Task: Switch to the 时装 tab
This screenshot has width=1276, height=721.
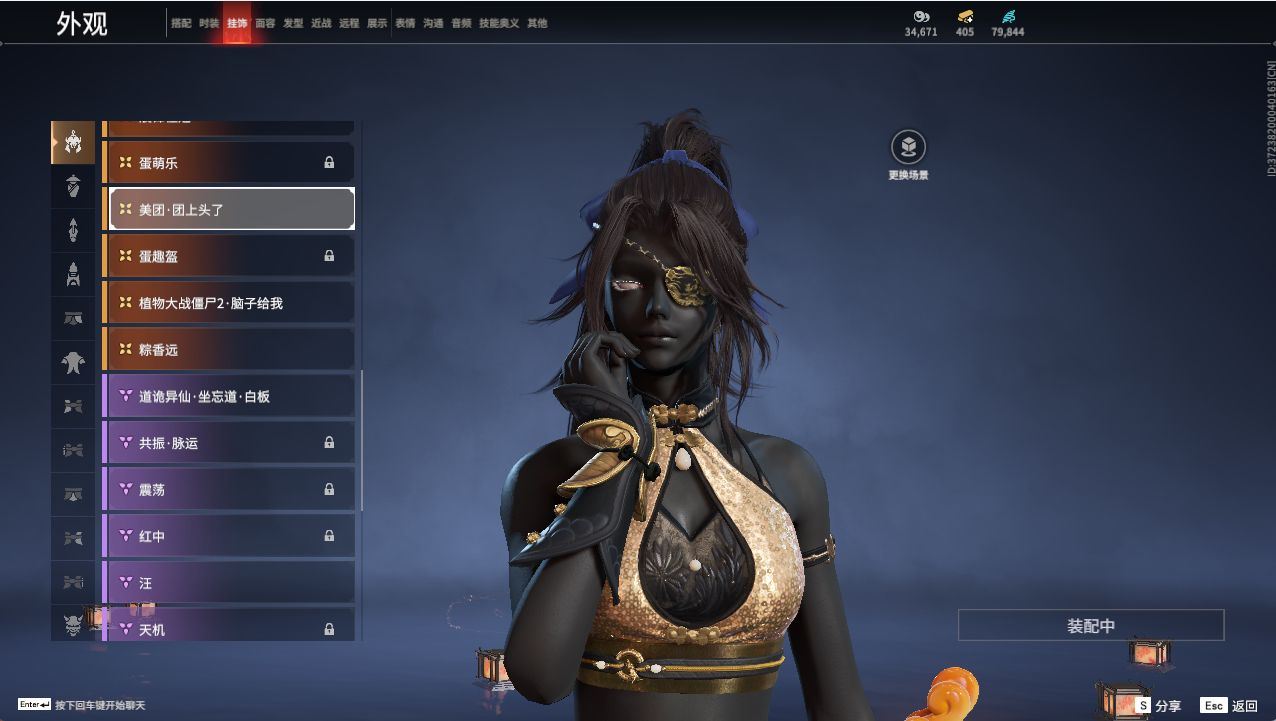Action: pos(209,23)
